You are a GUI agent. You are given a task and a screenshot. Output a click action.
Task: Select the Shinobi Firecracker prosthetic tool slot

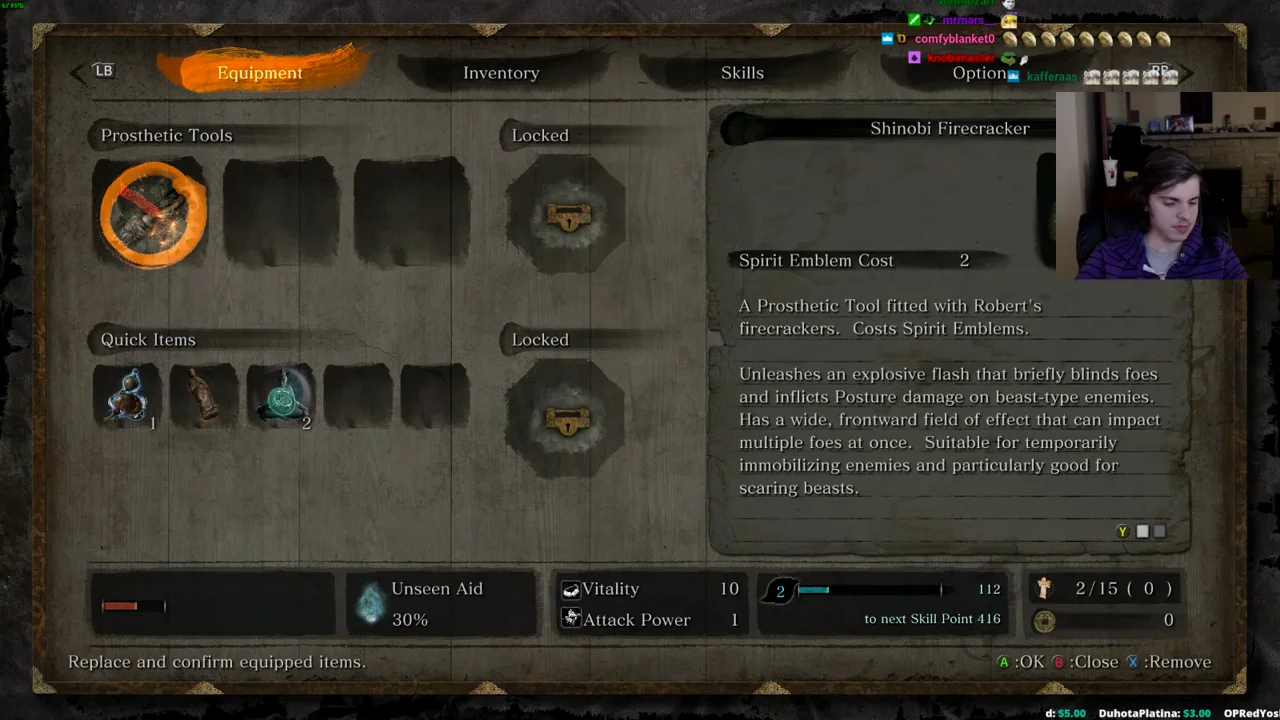point(153,214)
